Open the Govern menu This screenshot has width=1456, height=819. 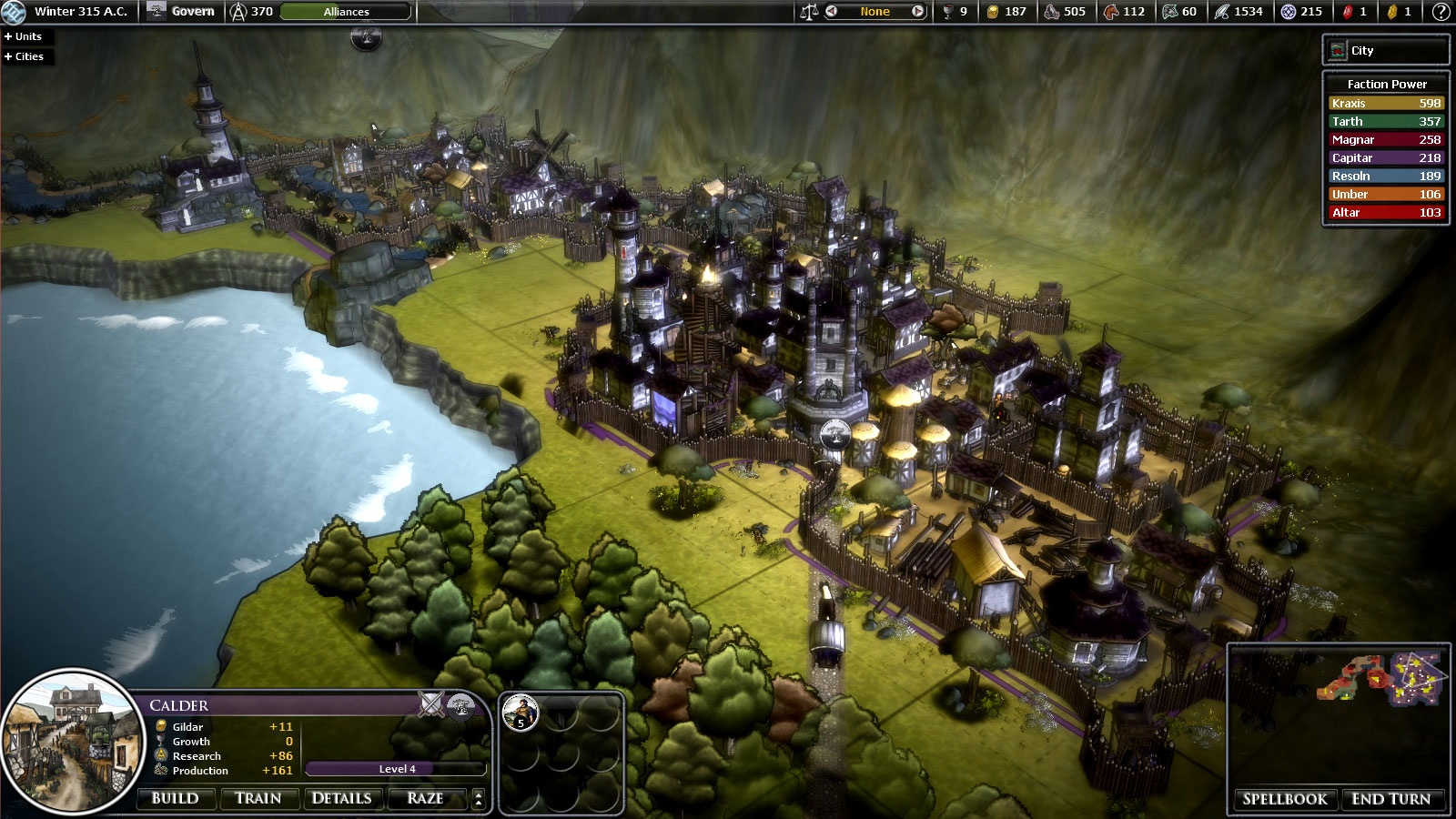183,12
